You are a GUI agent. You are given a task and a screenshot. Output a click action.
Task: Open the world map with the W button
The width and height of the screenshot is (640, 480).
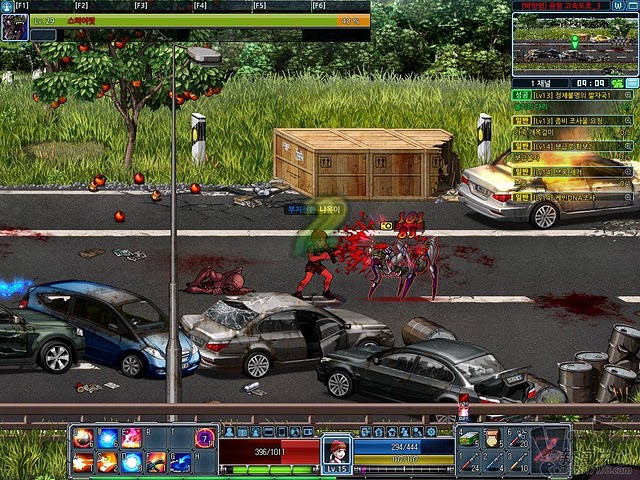tap(619, 6)
